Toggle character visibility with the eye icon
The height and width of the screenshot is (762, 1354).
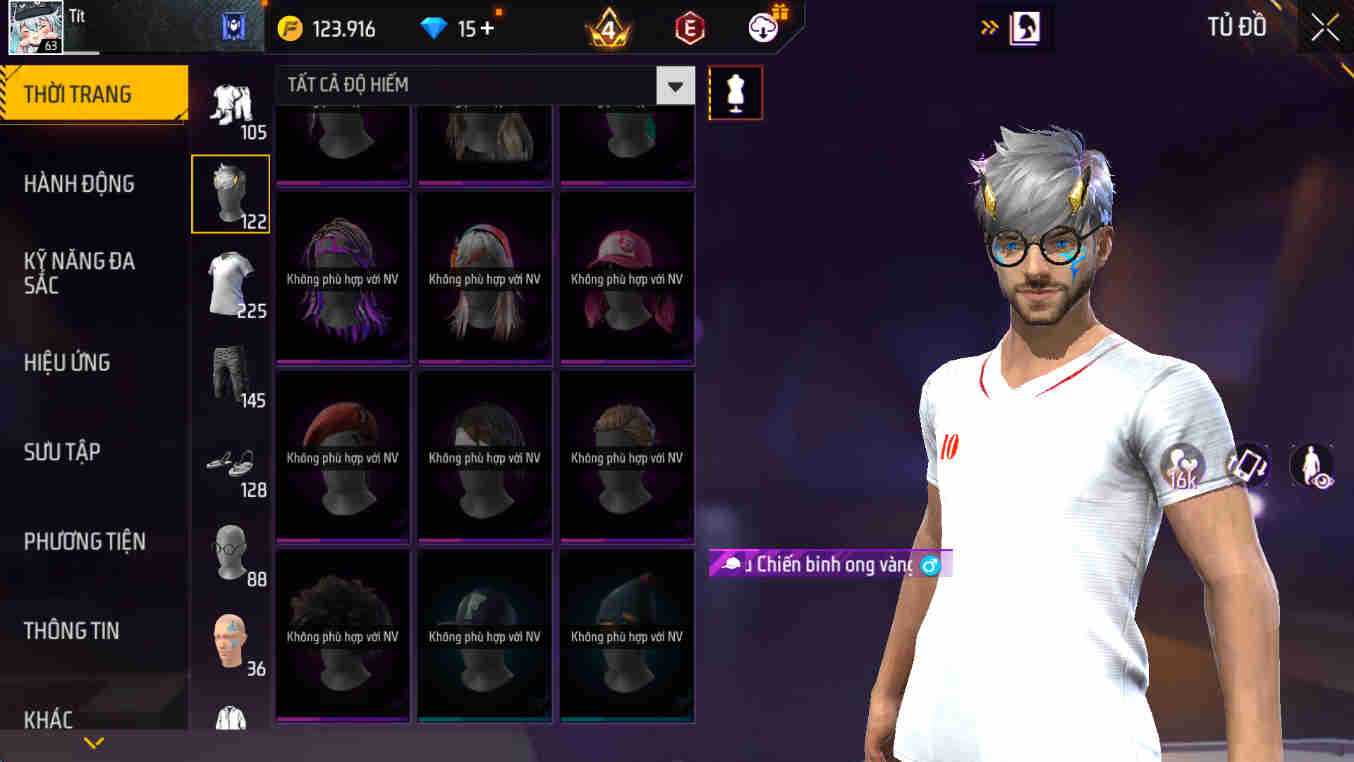pyautogui.click(x=1312, y=465)
